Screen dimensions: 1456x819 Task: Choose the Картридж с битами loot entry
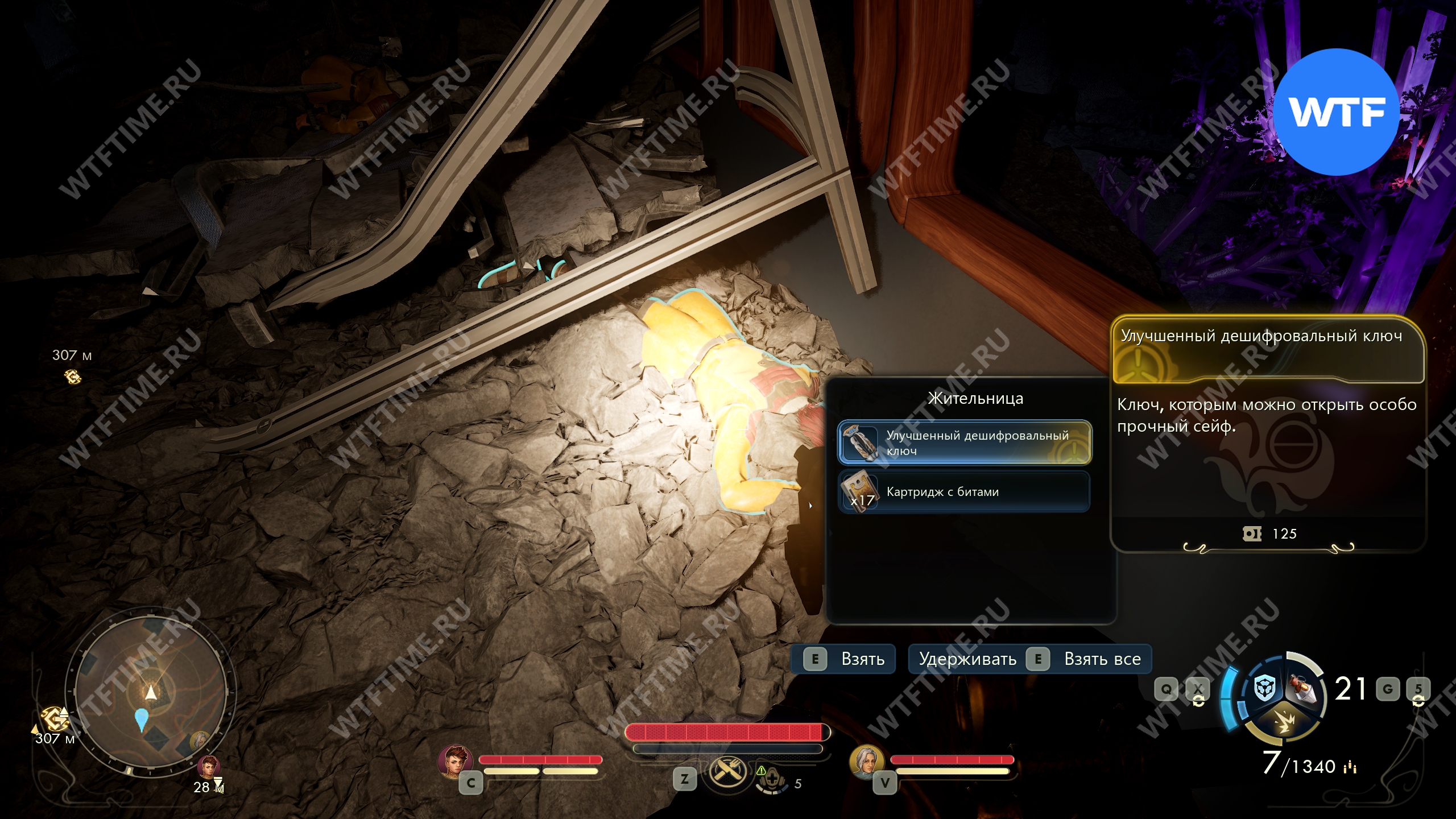tap(964, 491)
